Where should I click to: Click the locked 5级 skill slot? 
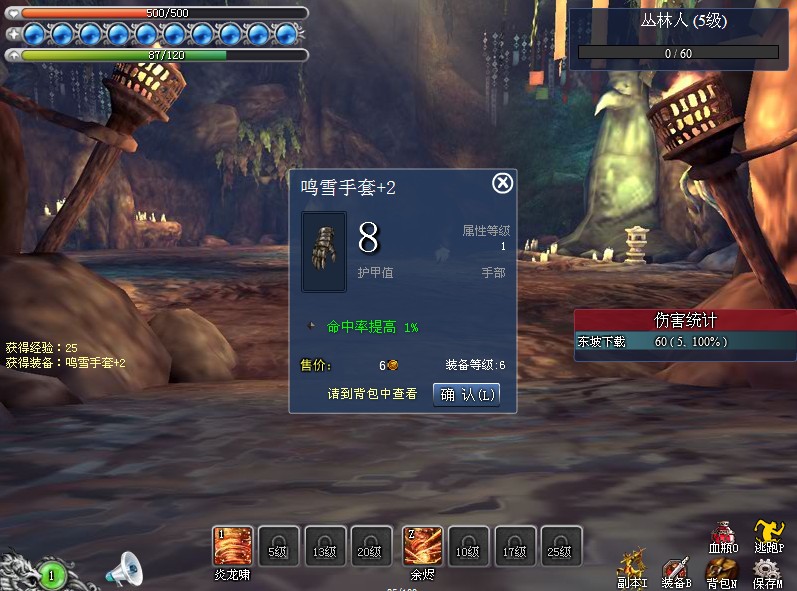(x=278, y=546)
